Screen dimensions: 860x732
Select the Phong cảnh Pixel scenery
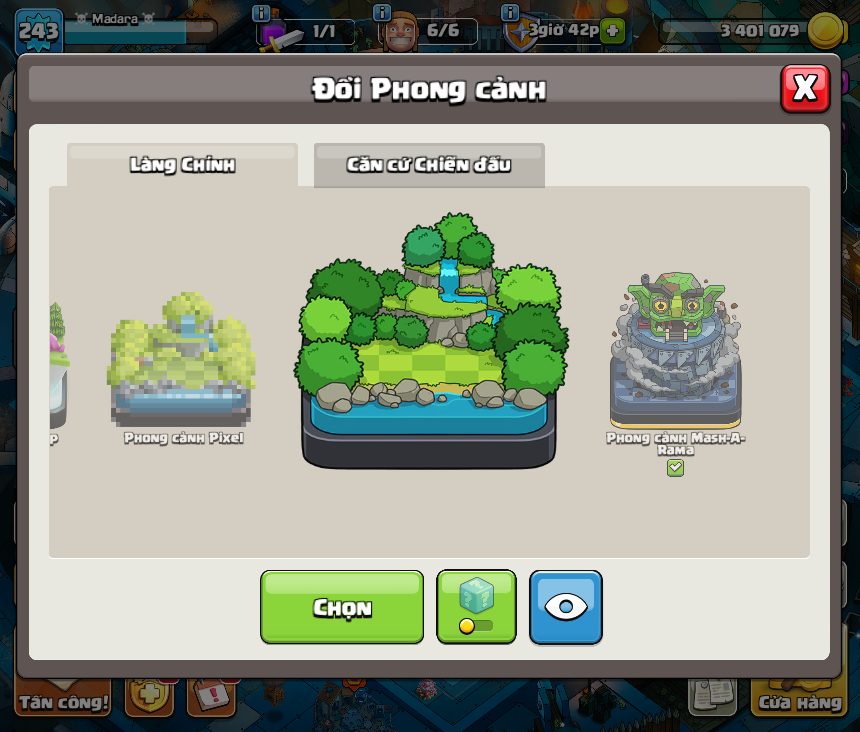tap(183, 361)
